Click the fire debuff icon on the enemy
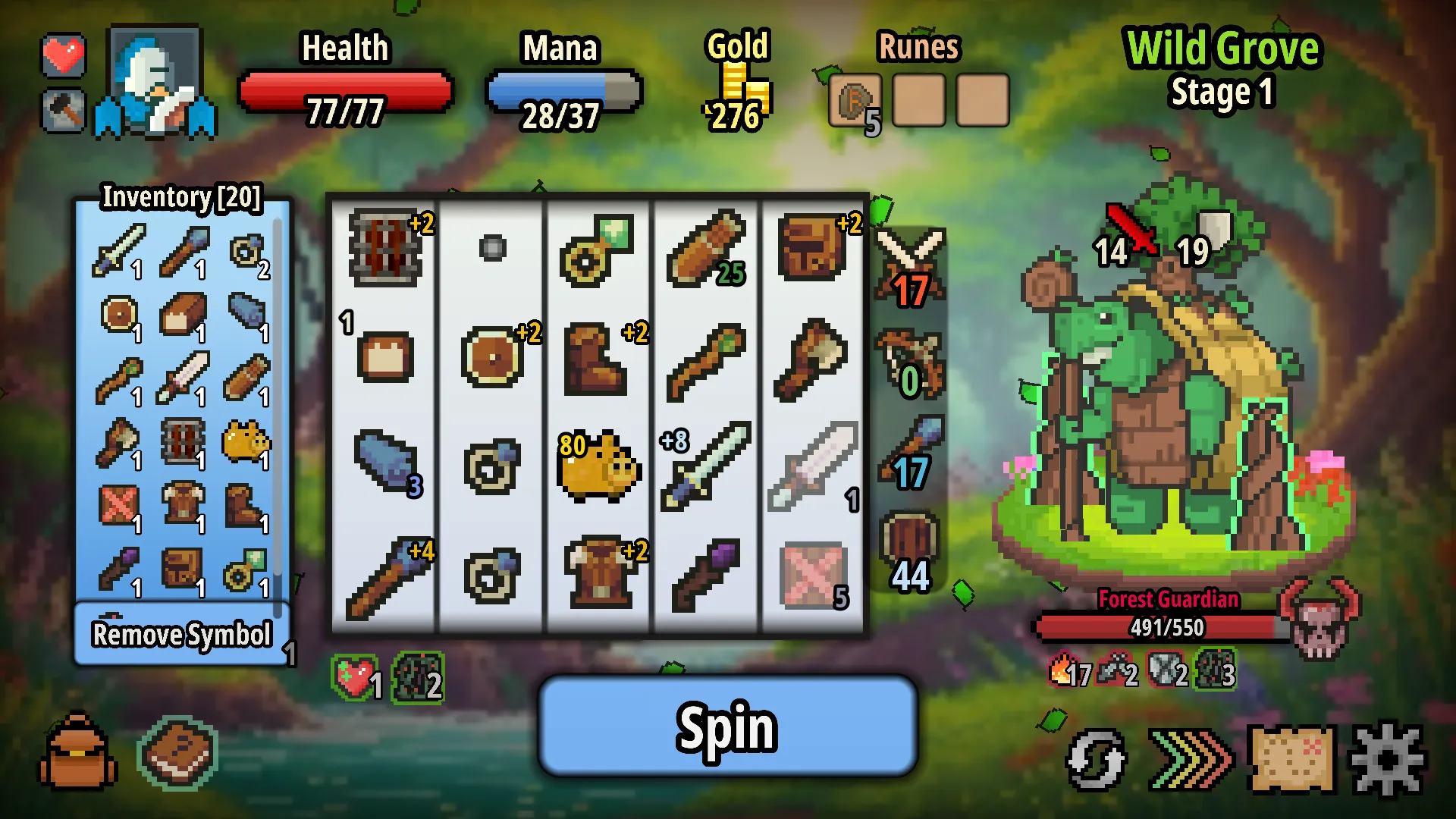 click(1059, 671)
